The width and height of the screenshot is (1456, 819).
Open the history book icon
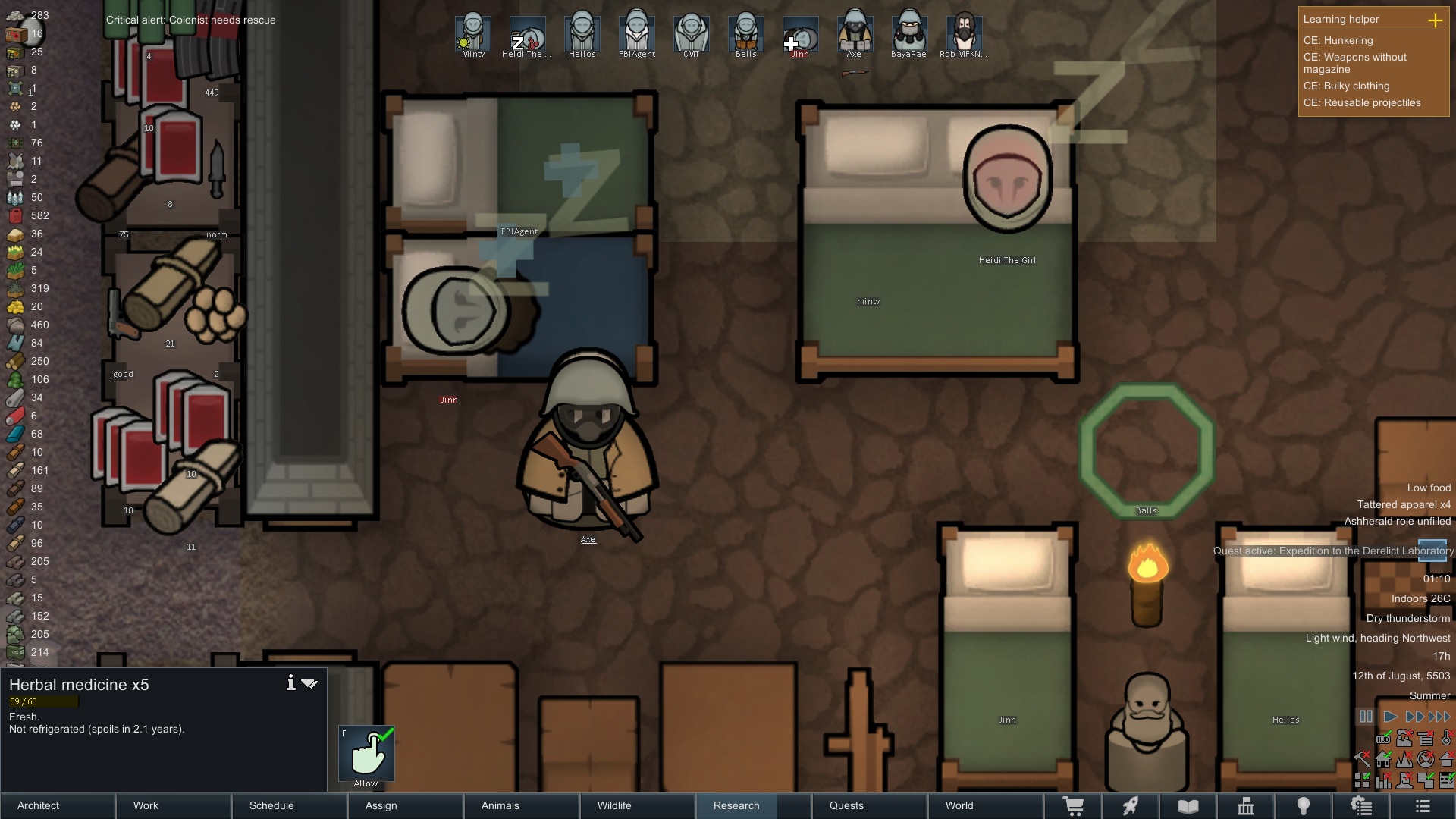1185,806
